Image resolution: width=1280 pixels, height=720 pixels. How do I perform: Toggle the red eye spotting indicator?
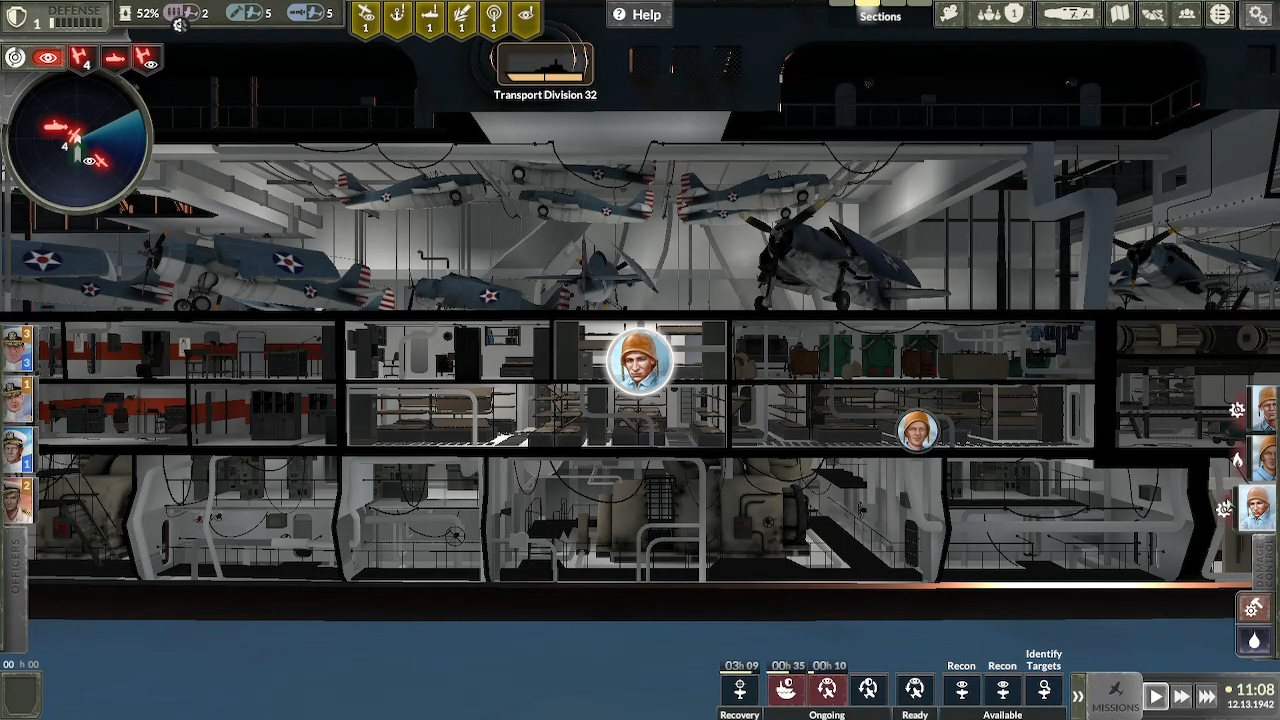(48, 56)
